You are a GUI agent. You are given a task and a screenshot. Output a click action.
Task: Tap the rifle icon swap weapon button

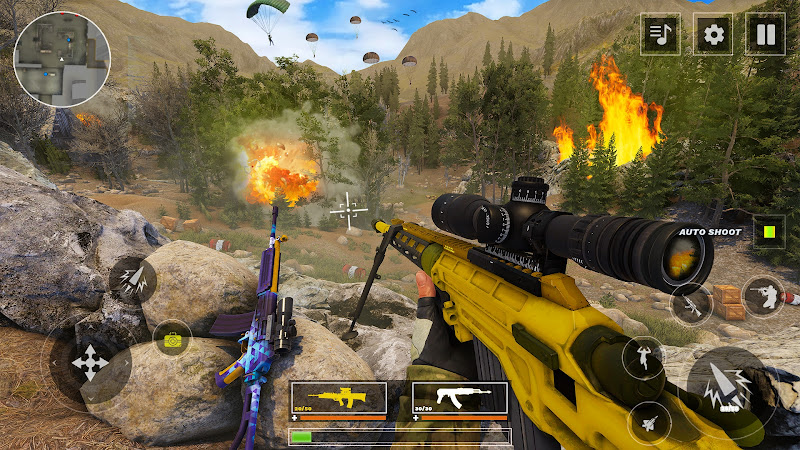691,302
